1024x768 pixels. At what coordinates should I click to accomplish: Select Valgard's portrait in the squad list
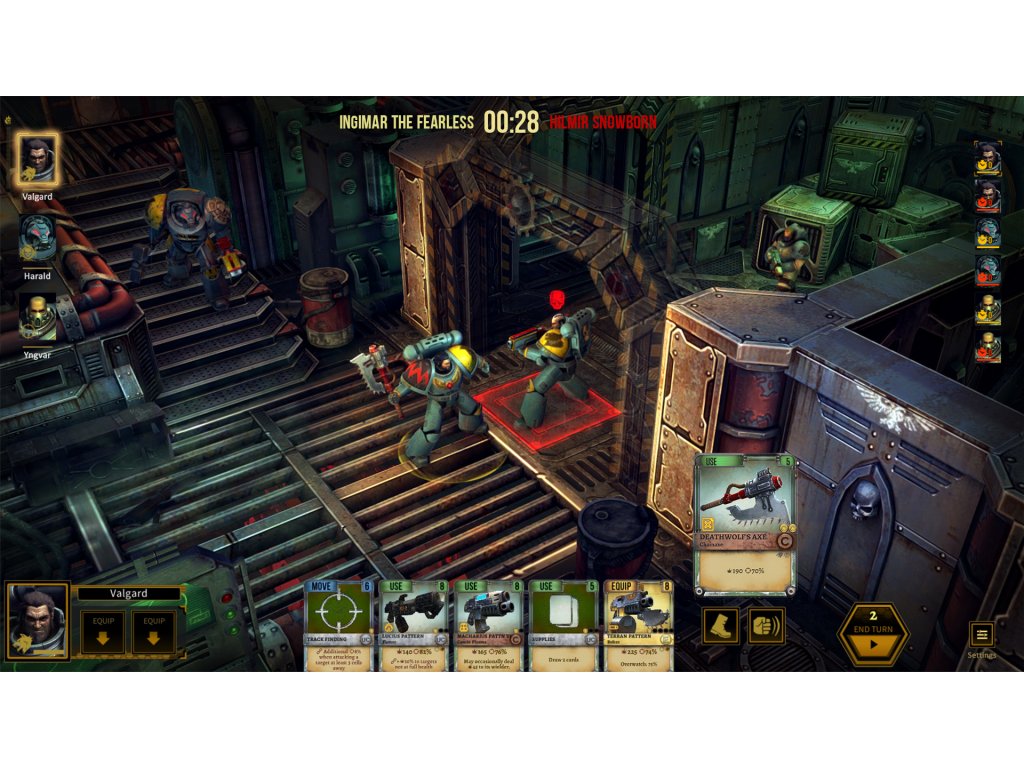click(x=38, y=160)
